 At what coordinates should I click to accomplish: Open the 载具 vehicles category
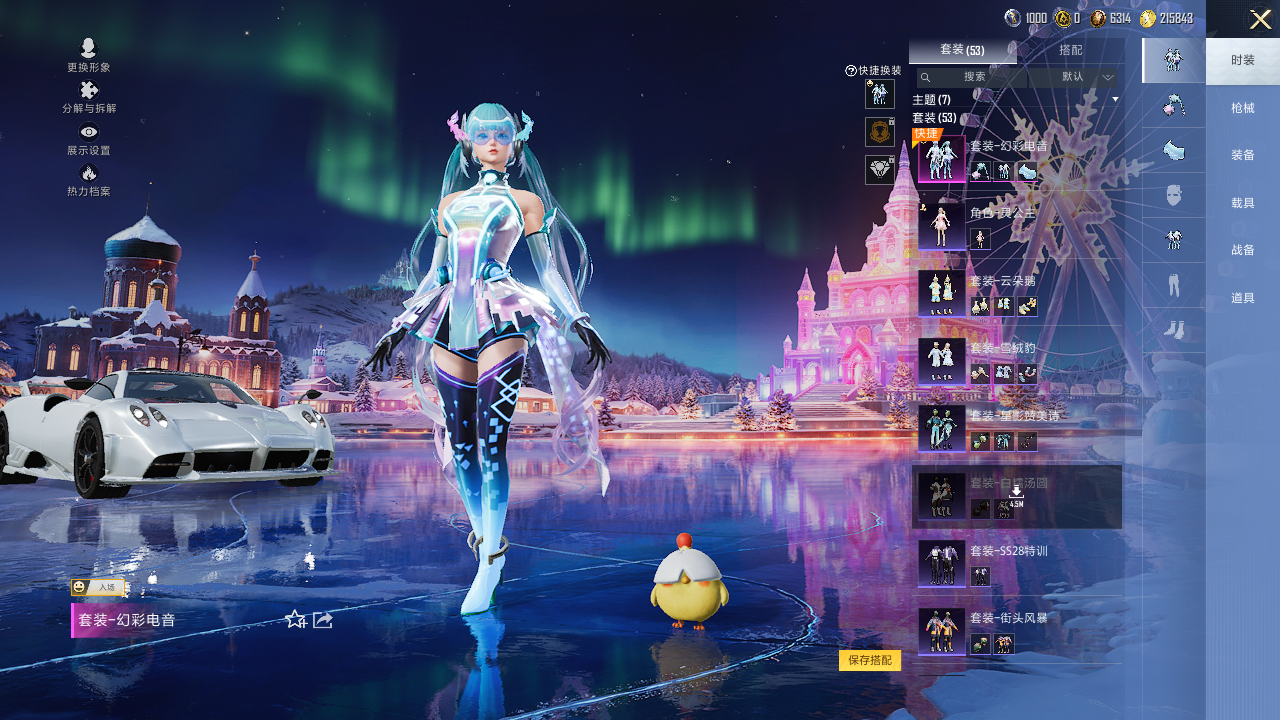(x=1243, y=203)
